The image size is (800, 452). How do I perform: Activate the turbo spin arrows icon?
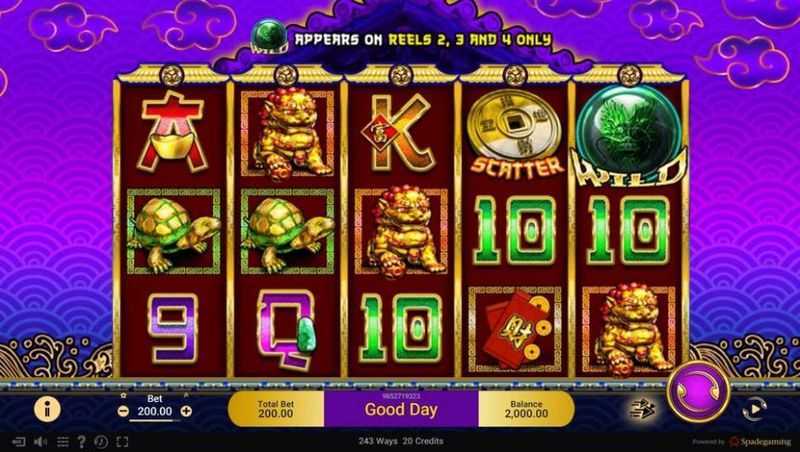pyautogui.click(x=636, y=408)
